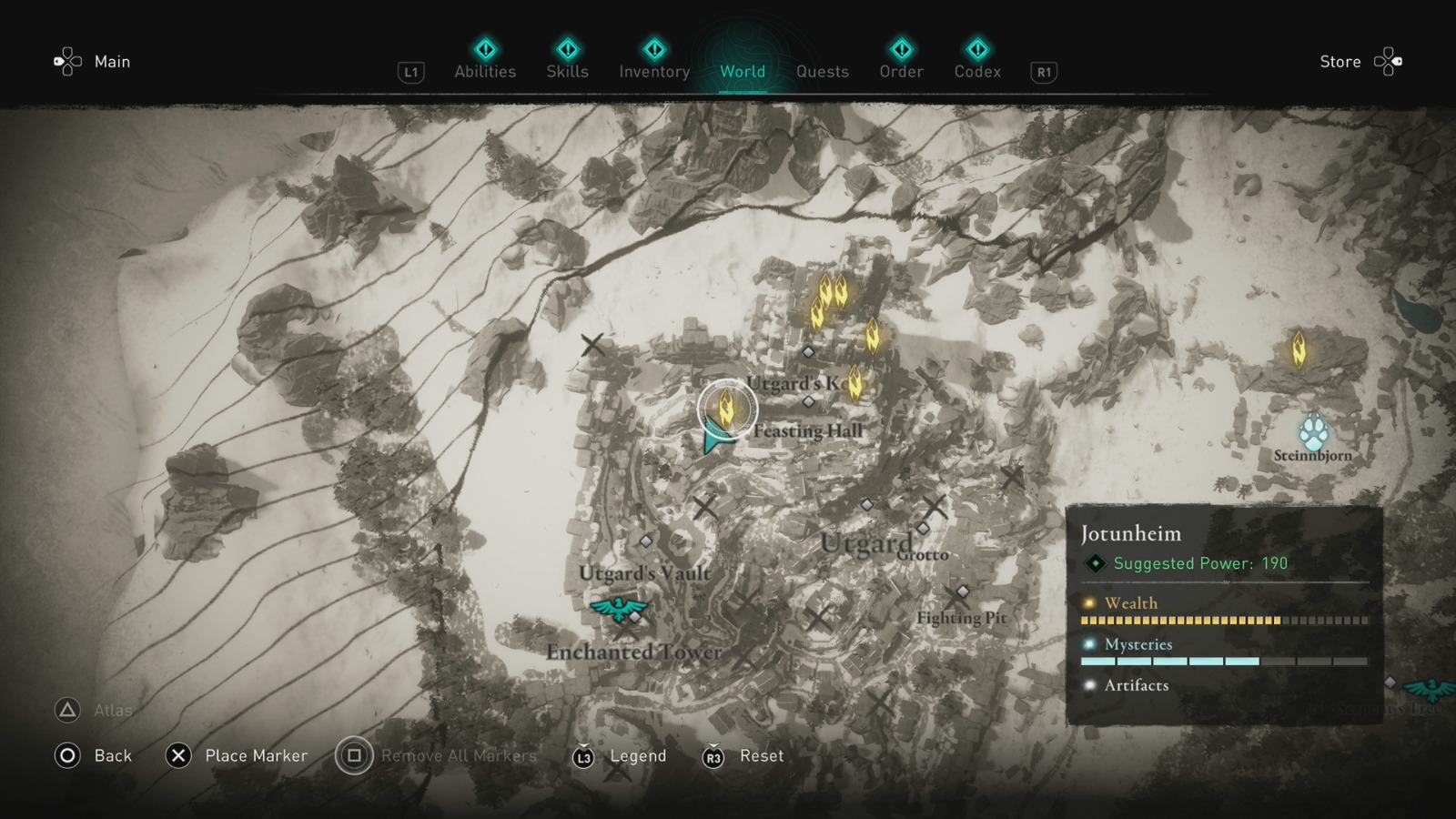This screenshot has width=1456, height=819.
Task: Select the Steinnbjorn paw marker
Action: (1313, 431)
